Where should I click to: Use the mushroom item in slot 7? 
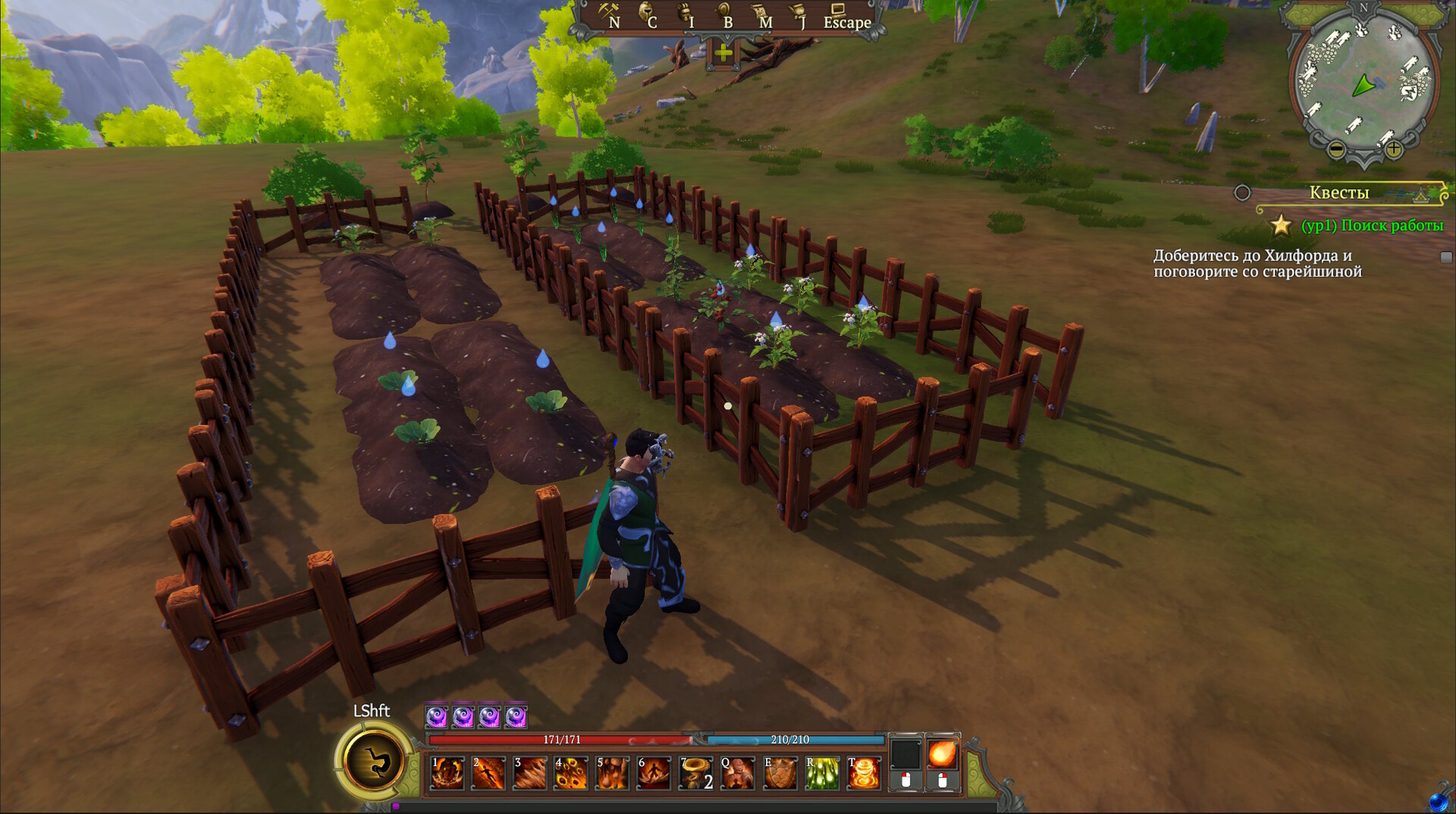point(695,773)
